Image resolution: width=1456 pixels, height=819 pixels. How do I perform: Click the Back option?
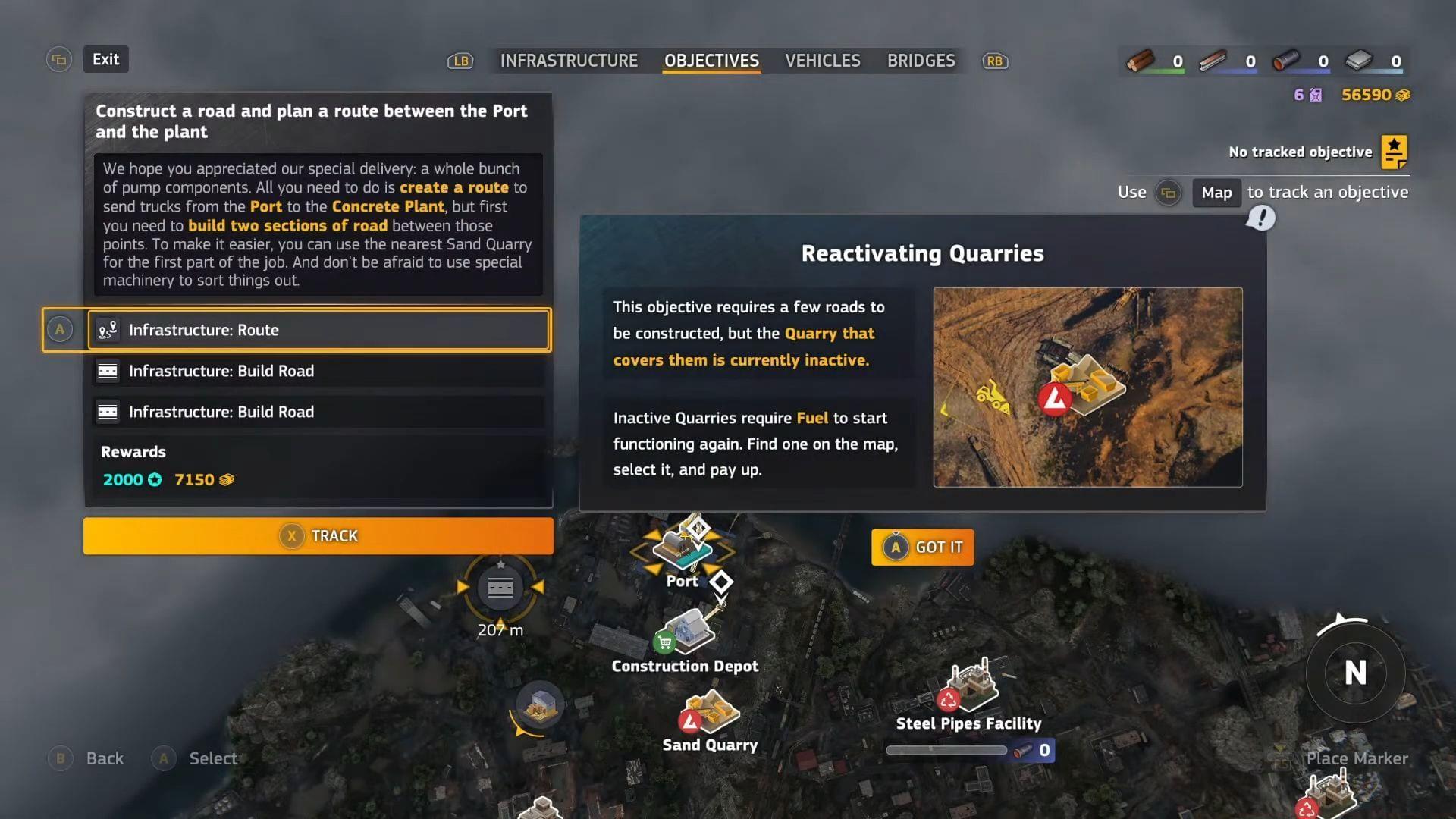coord(104,758)
